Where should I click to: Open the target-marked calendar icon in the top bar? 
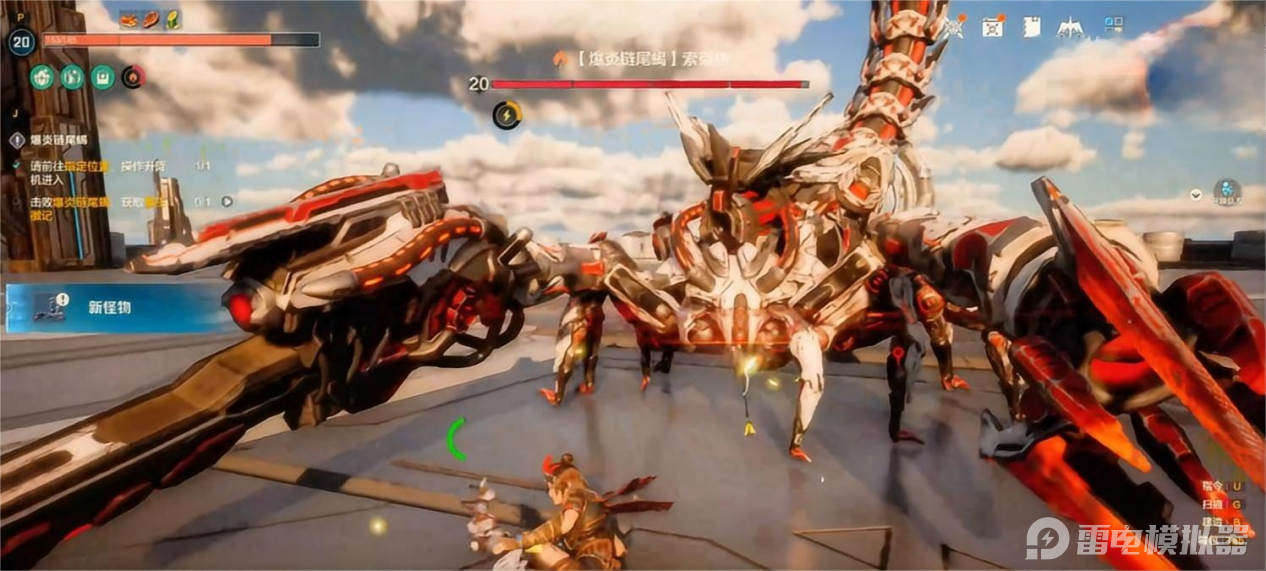point(993,27)
